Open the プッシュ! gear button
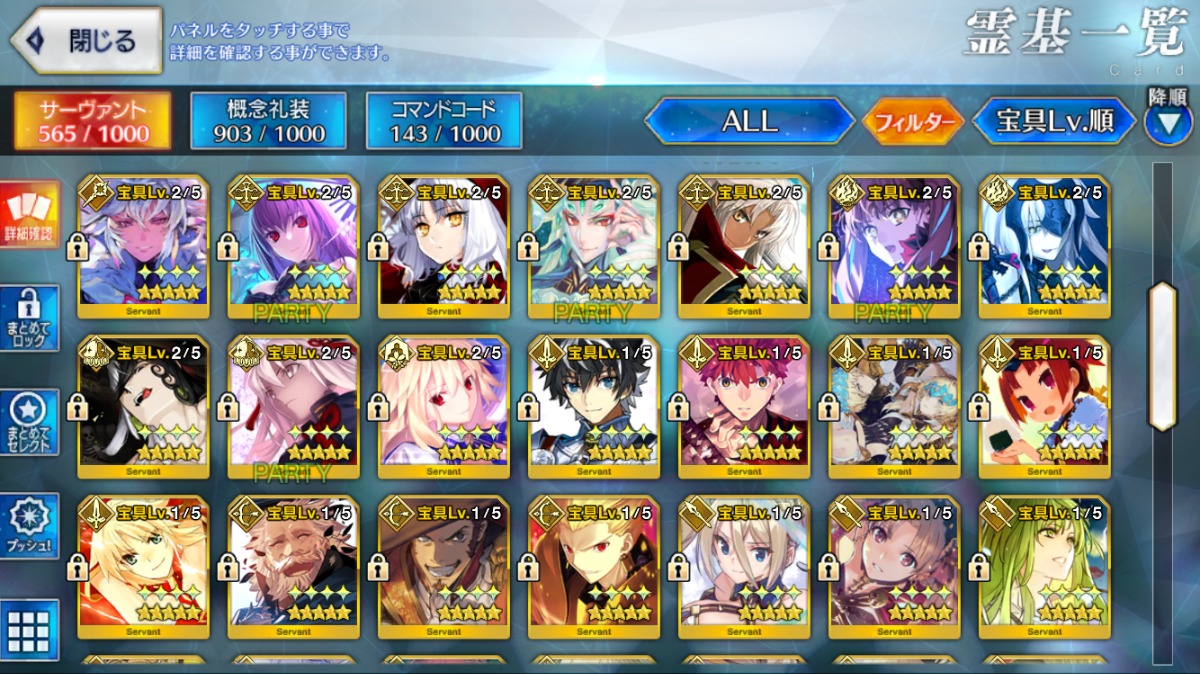 pyautogui.click(x=29, y=526)
